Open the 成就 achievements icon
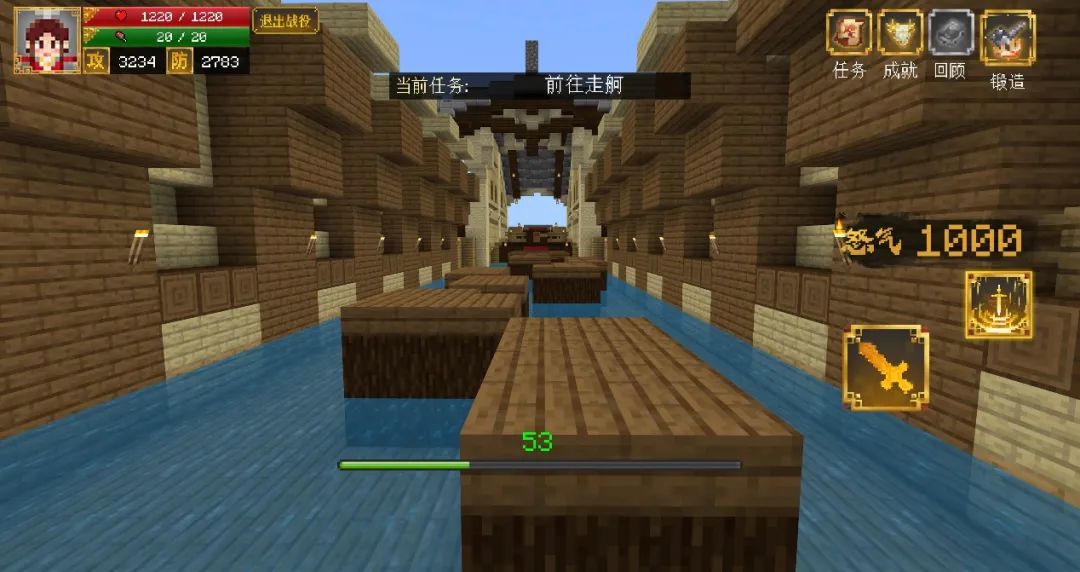Viewport: 1080px width, 572px height. click(x=900, y=33)
